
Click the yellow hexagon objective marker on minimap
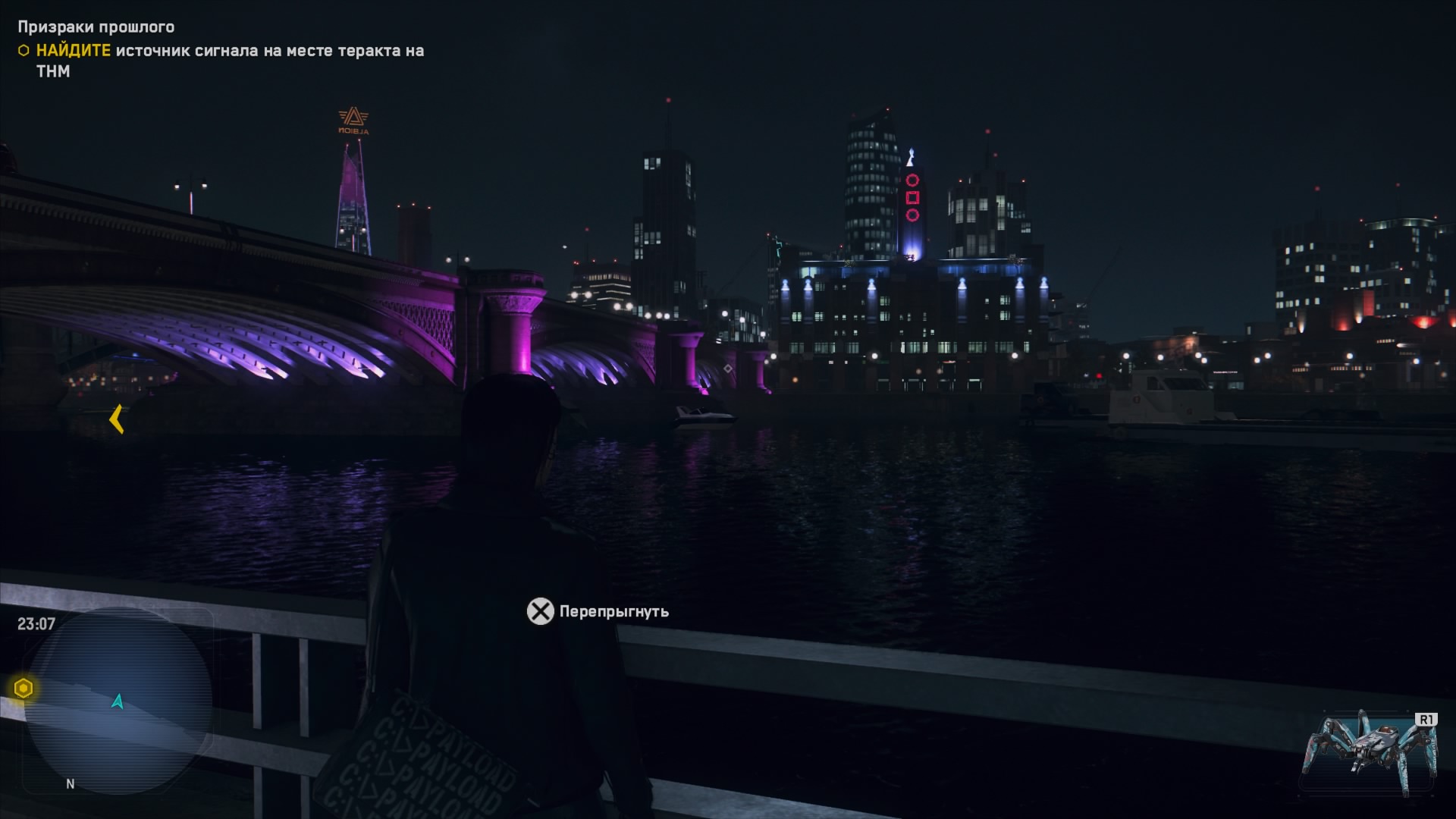[24, 689]
